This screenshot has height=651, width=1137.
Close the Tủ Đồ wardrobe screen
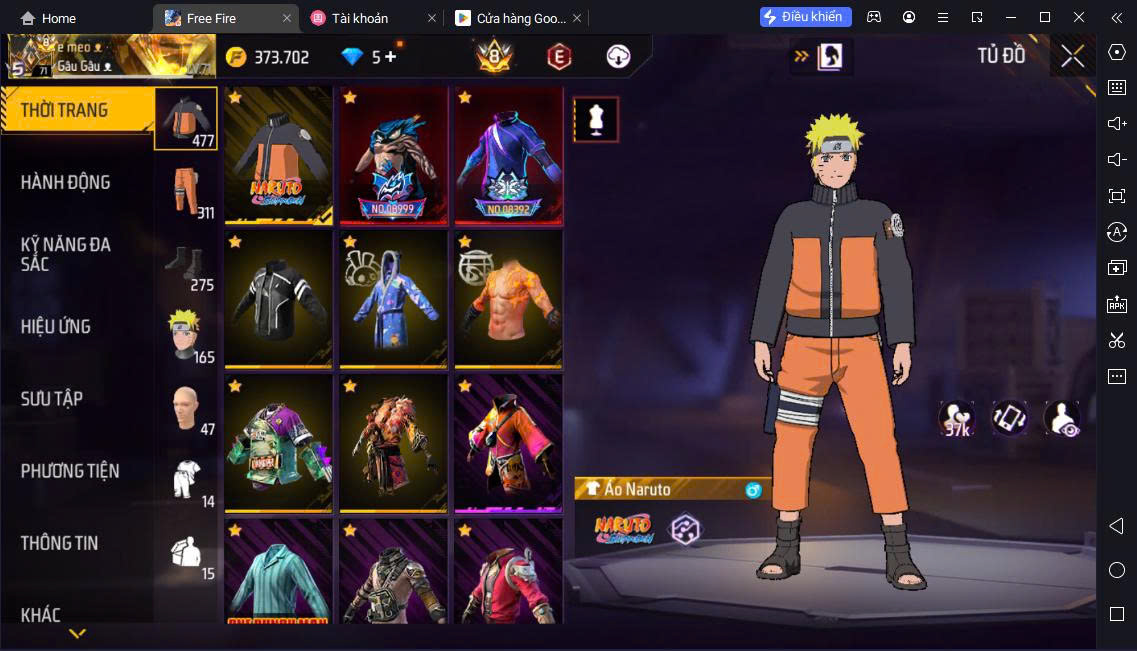pos(1072,57)
